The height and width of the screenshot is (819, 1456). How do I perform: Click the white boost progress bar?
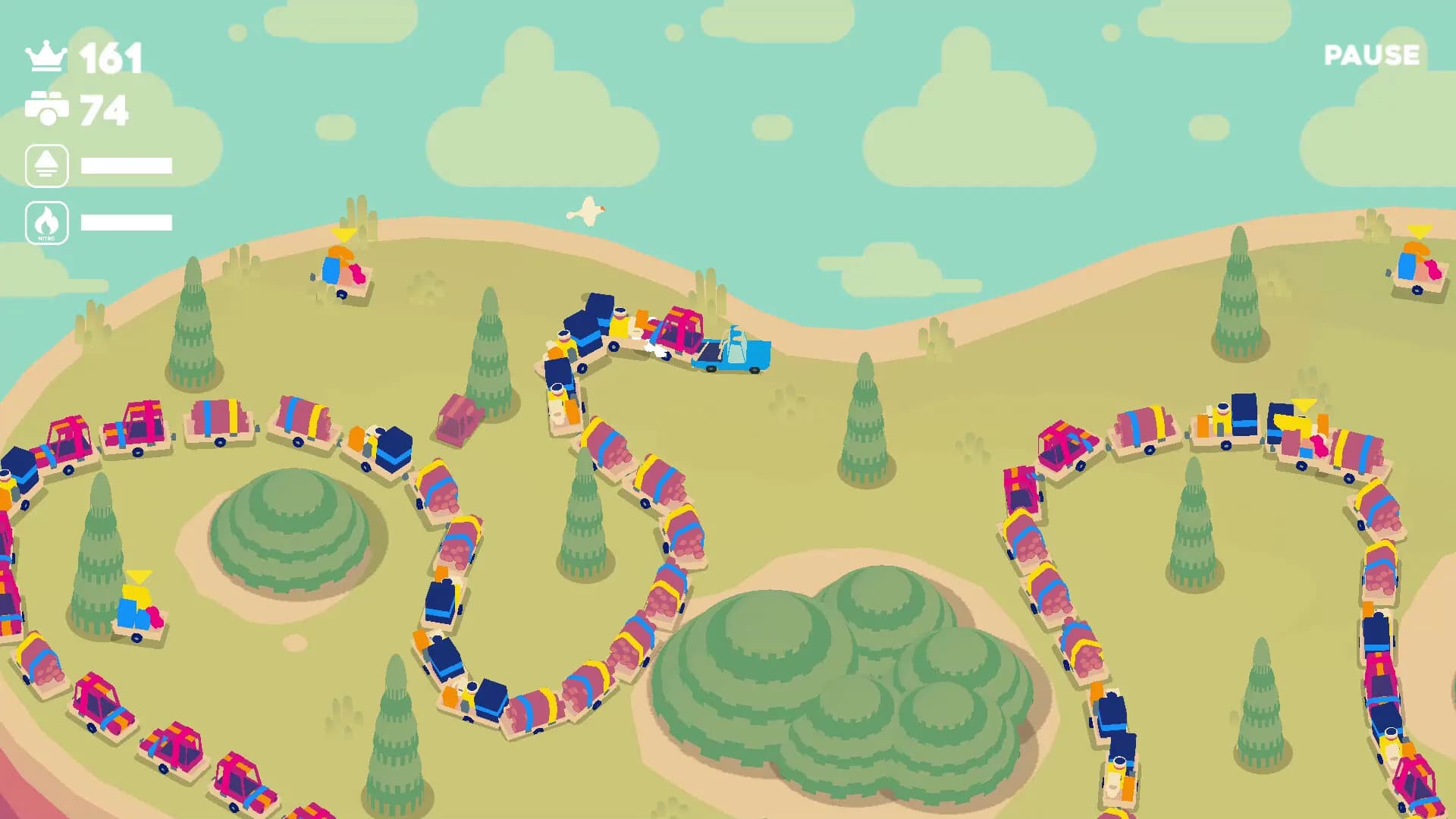[x=127, y=164]
